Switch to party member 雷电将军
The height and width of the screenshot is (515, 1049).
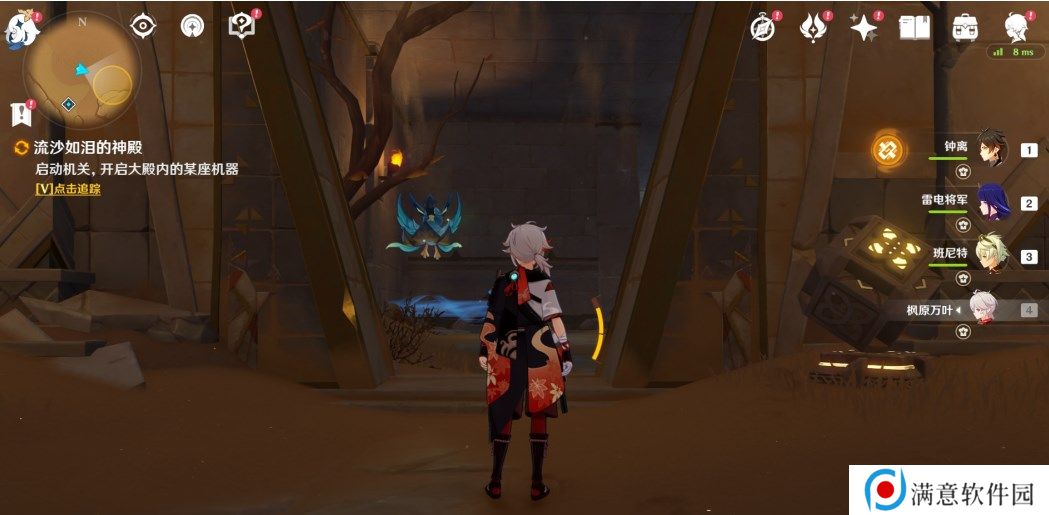(x=992, y=202)
